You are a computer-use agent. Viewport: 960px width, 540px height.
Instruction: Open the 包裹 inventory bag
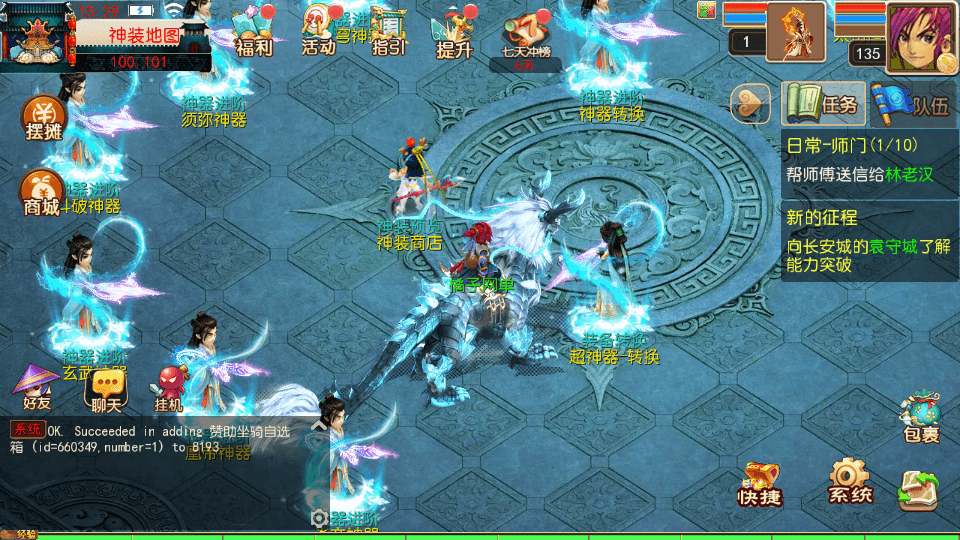point(920,418)
